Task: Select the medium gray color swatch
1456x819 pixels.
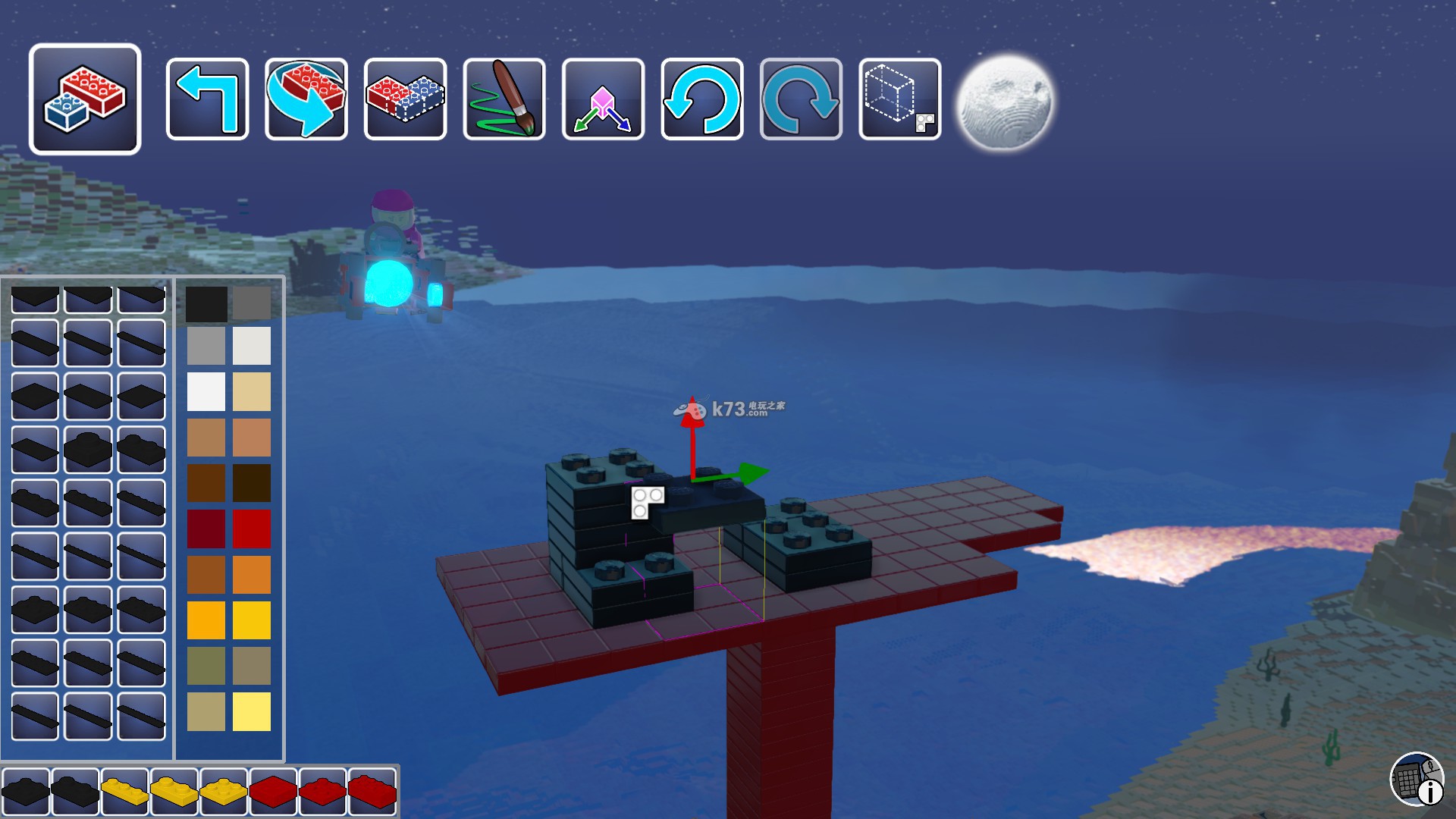Action: (206, 346)
